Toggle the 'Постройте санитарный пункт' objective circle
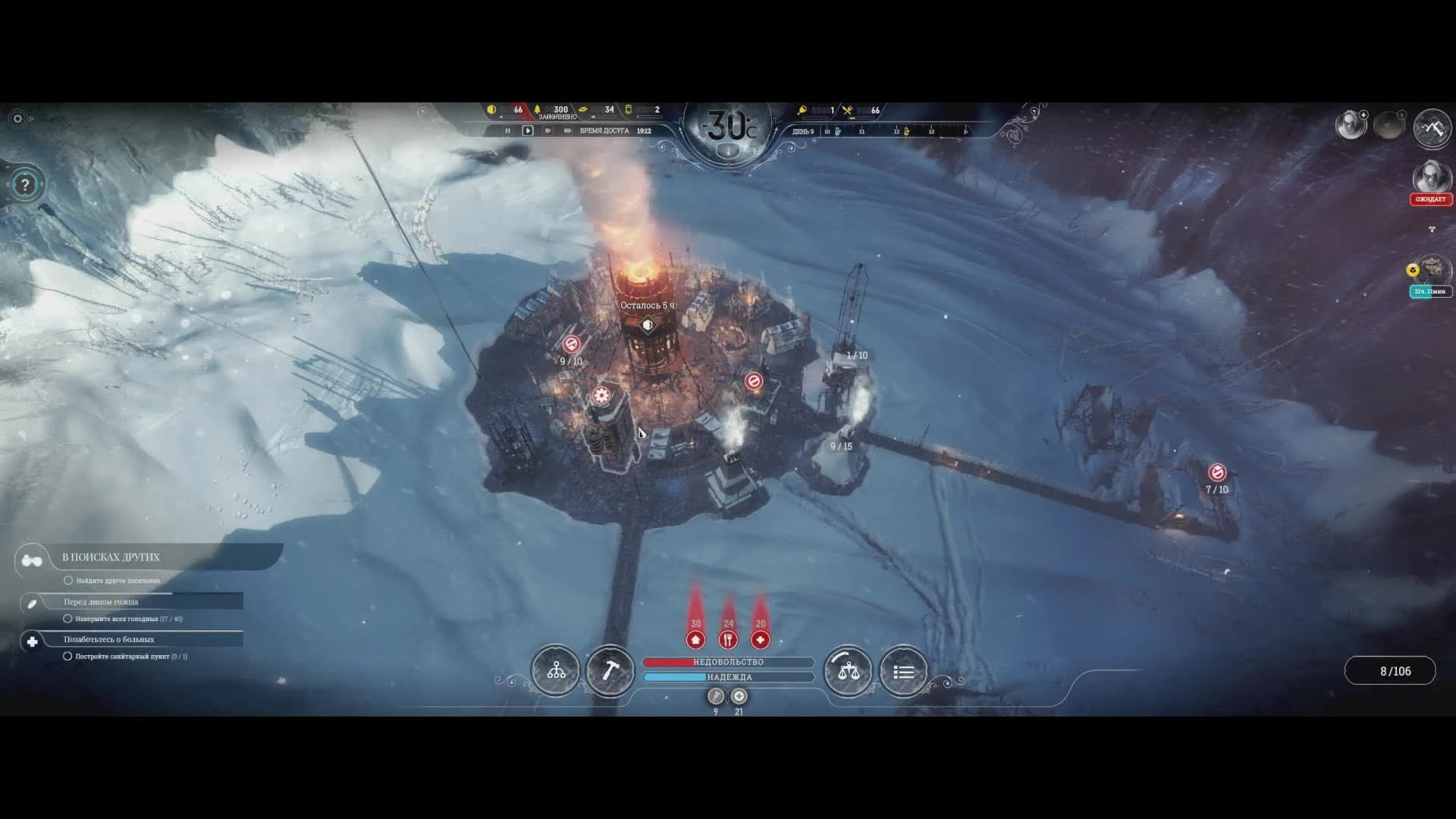Viewport: 1456px width, 819px height. (x=67, y=657)
